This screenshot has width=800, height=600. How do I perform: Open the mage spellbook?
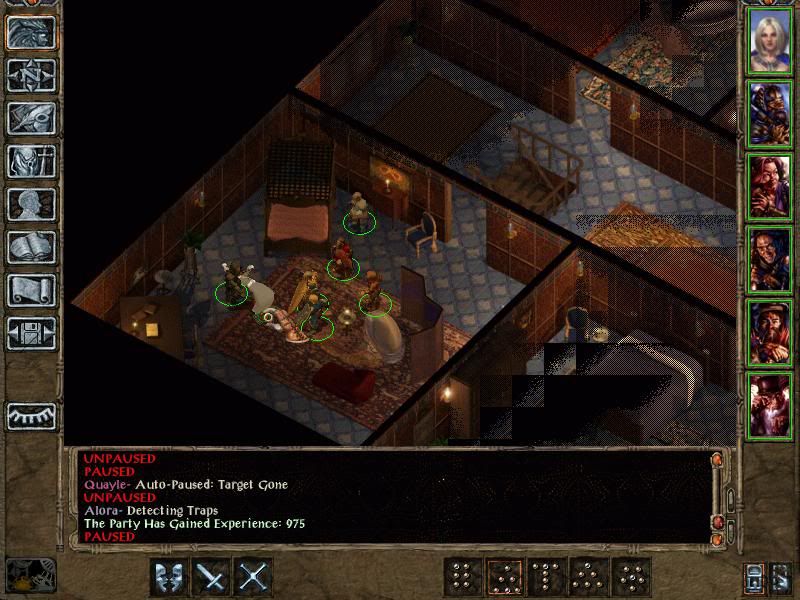pyautogui.click(x=31, y=247)
